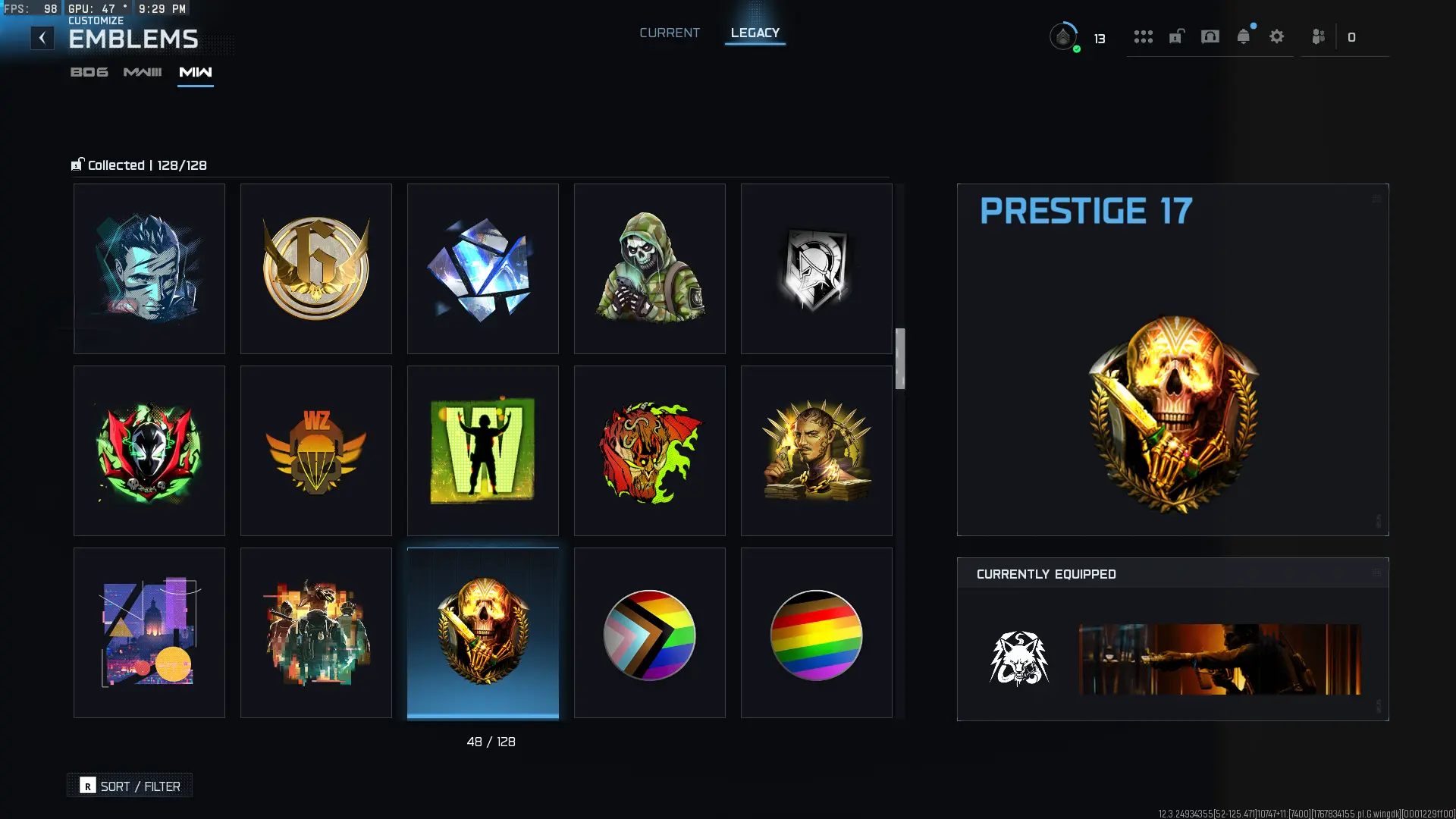
Task: Open the social/friends panel showing 0 online
Action: pyautogui.click(x=1318, y=36)
